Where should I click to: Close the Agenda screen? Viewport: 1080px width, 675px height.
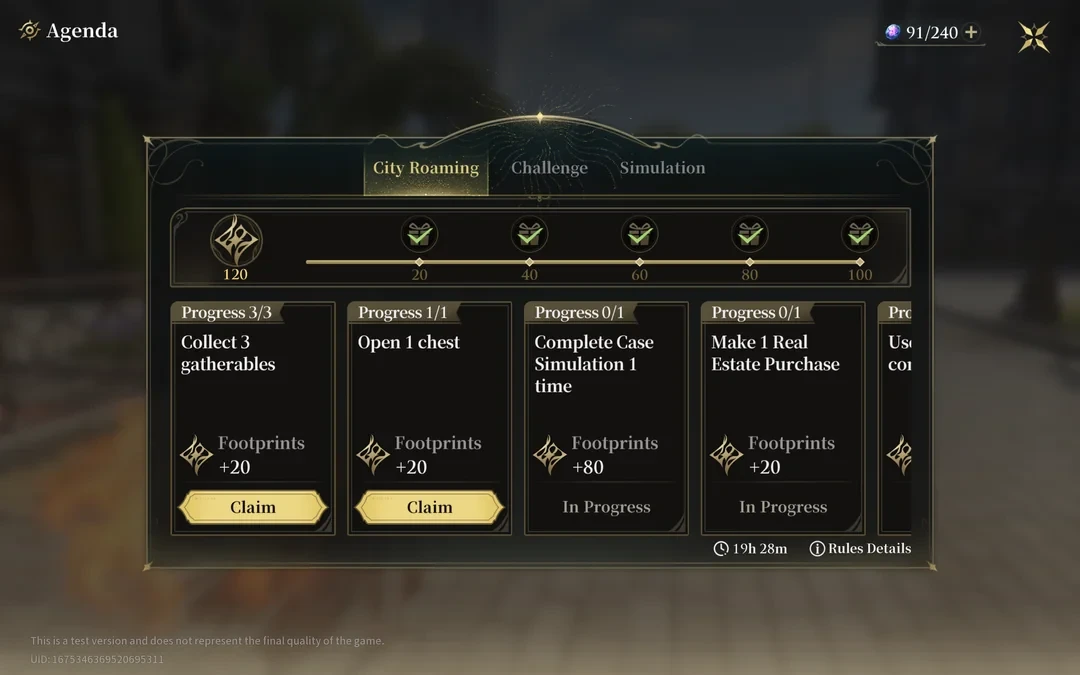click(1034, 37)
